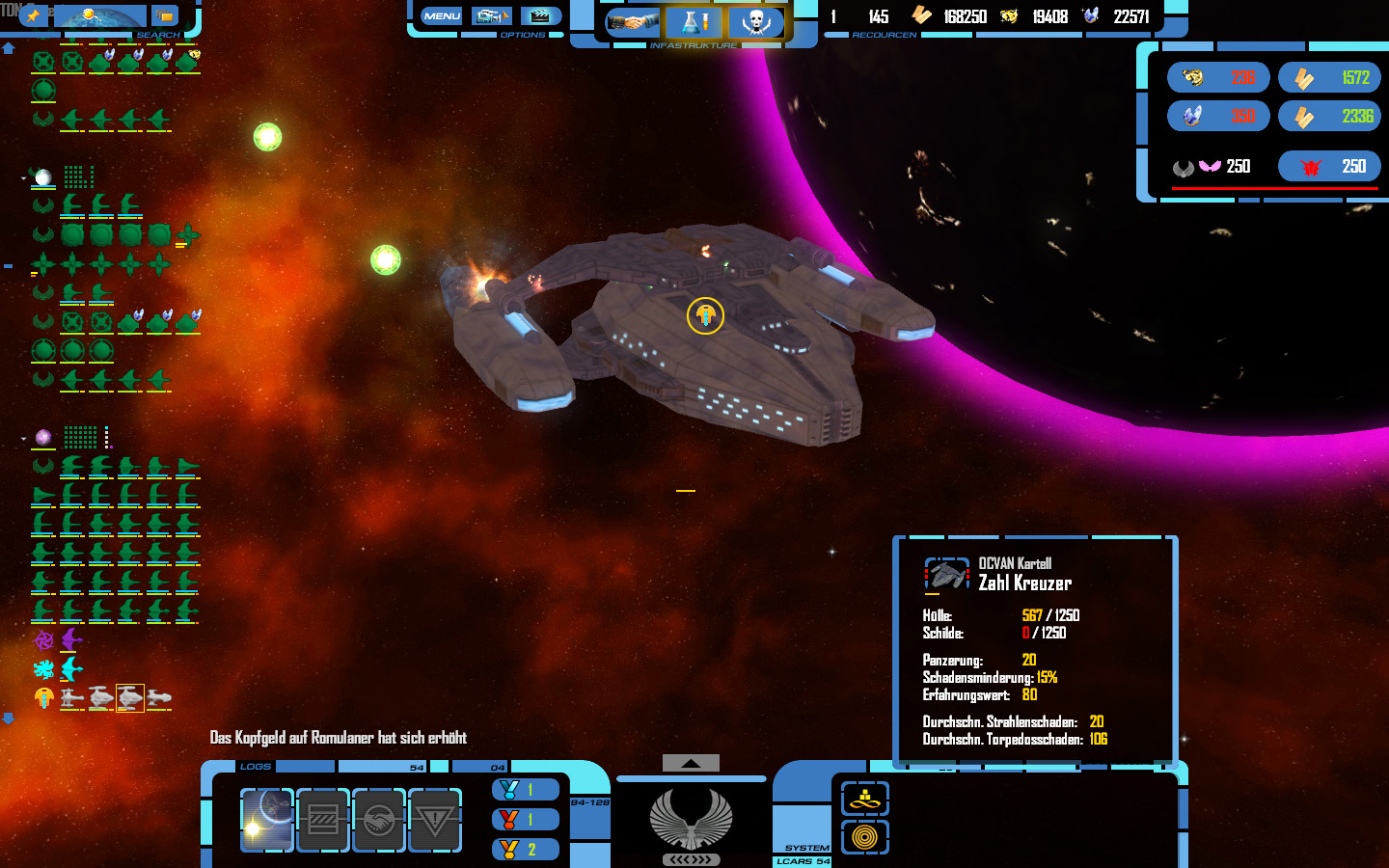Select the cyan warbird ship icon
The height and width of the screenshot is (868, 1389).
(72, 668)
